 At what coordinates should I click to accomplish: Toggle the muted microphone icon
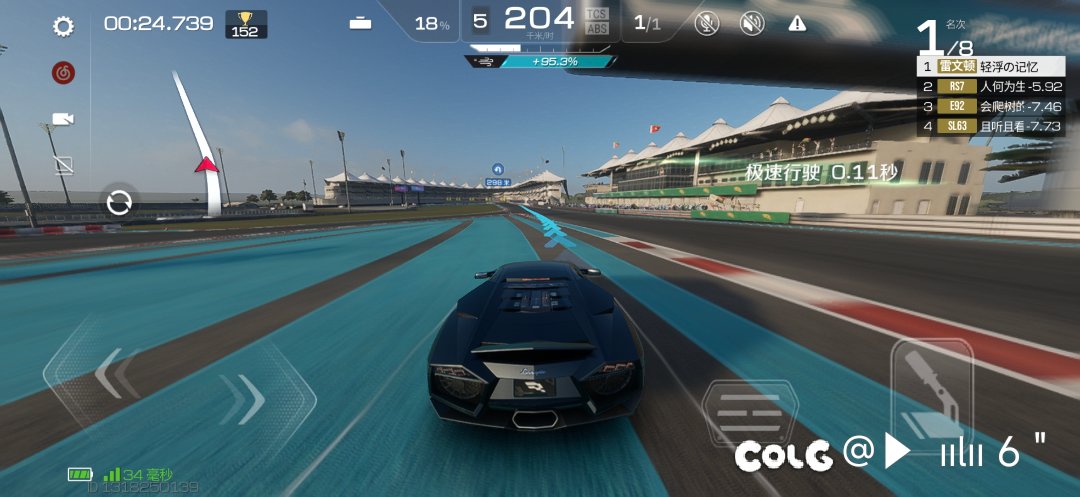pyautogui.click(x=707, y=24)
